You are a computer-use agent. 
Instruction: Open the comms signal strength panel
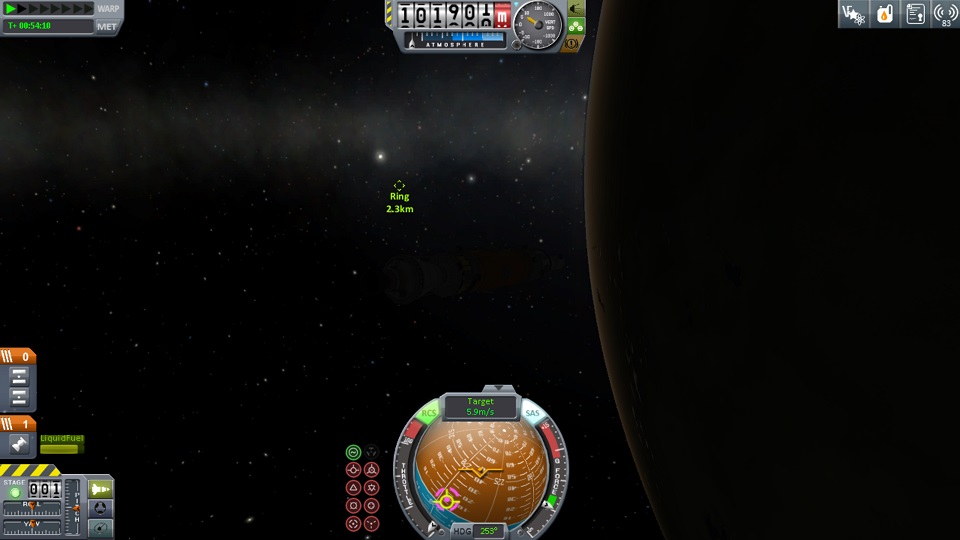946,13
